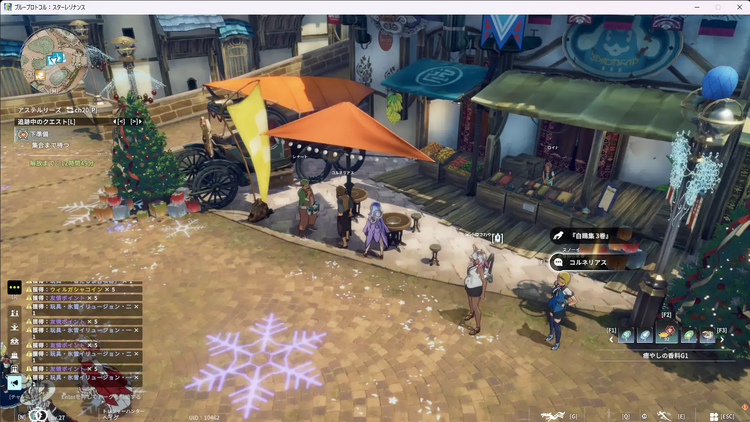Use the highlighted 癒やしの香料G1 quick item
This screenshot has width=750, height=422.
(x=667, y=336)
